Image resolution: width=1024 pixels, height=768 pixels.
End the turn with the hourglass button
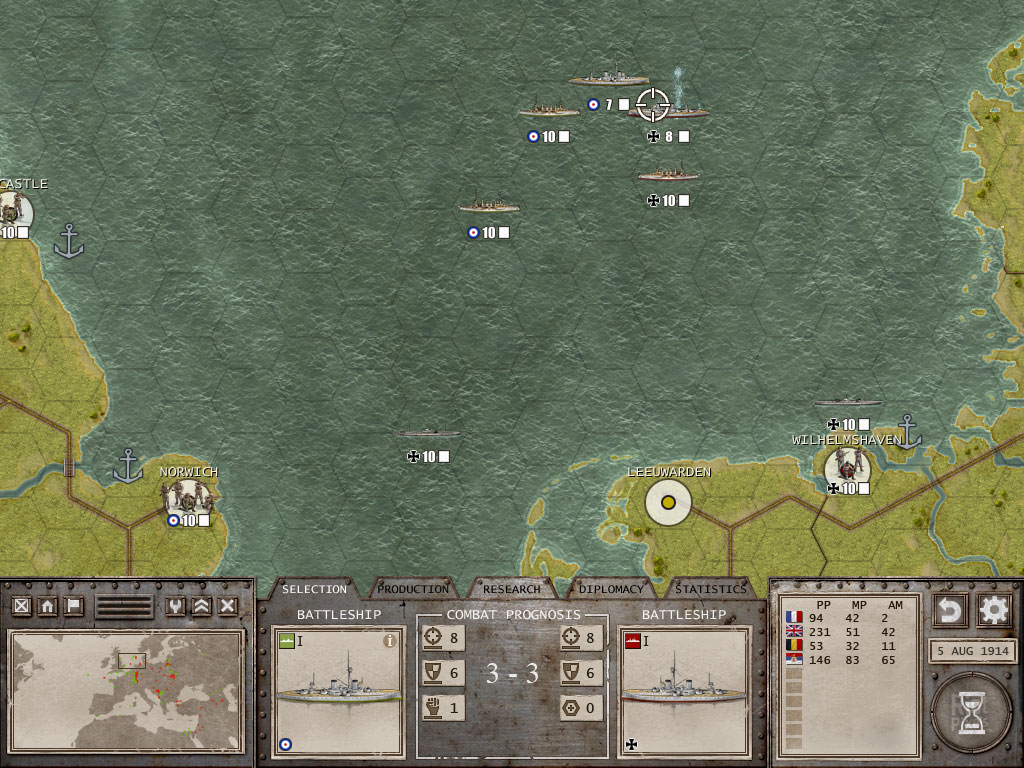[970, 713]
